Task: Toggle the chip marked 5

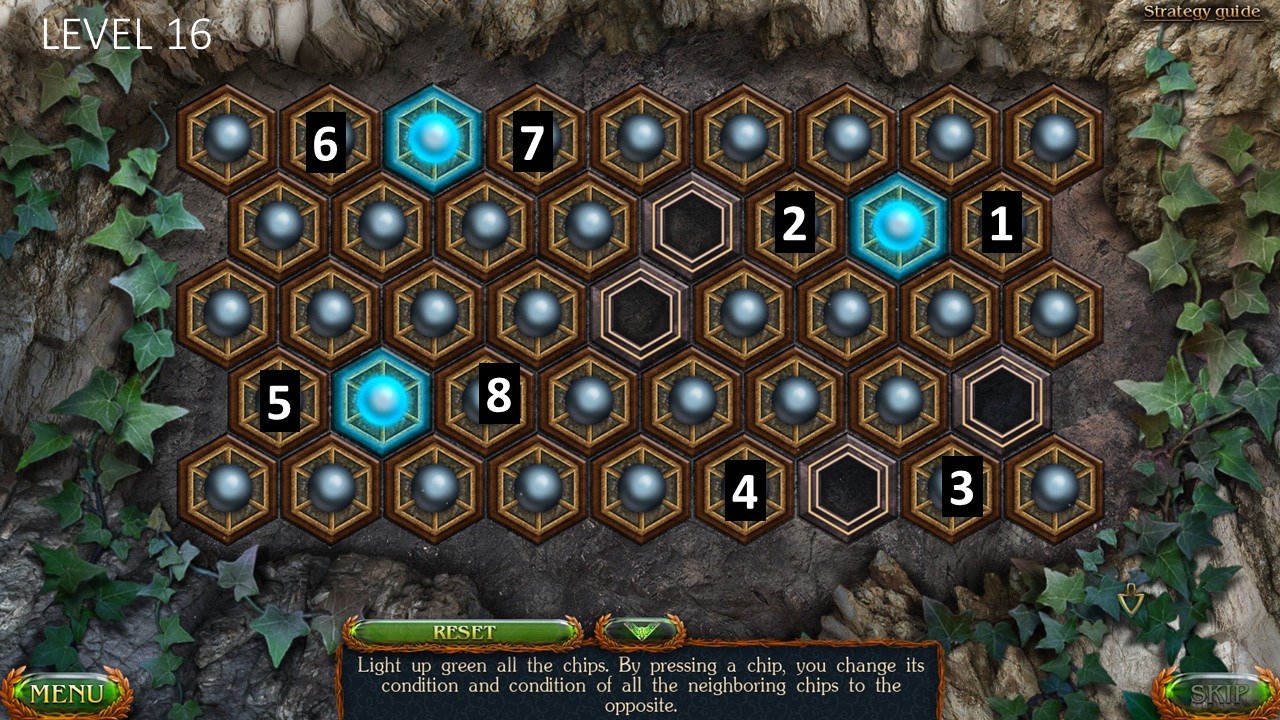Action: [x=279, y=401]
